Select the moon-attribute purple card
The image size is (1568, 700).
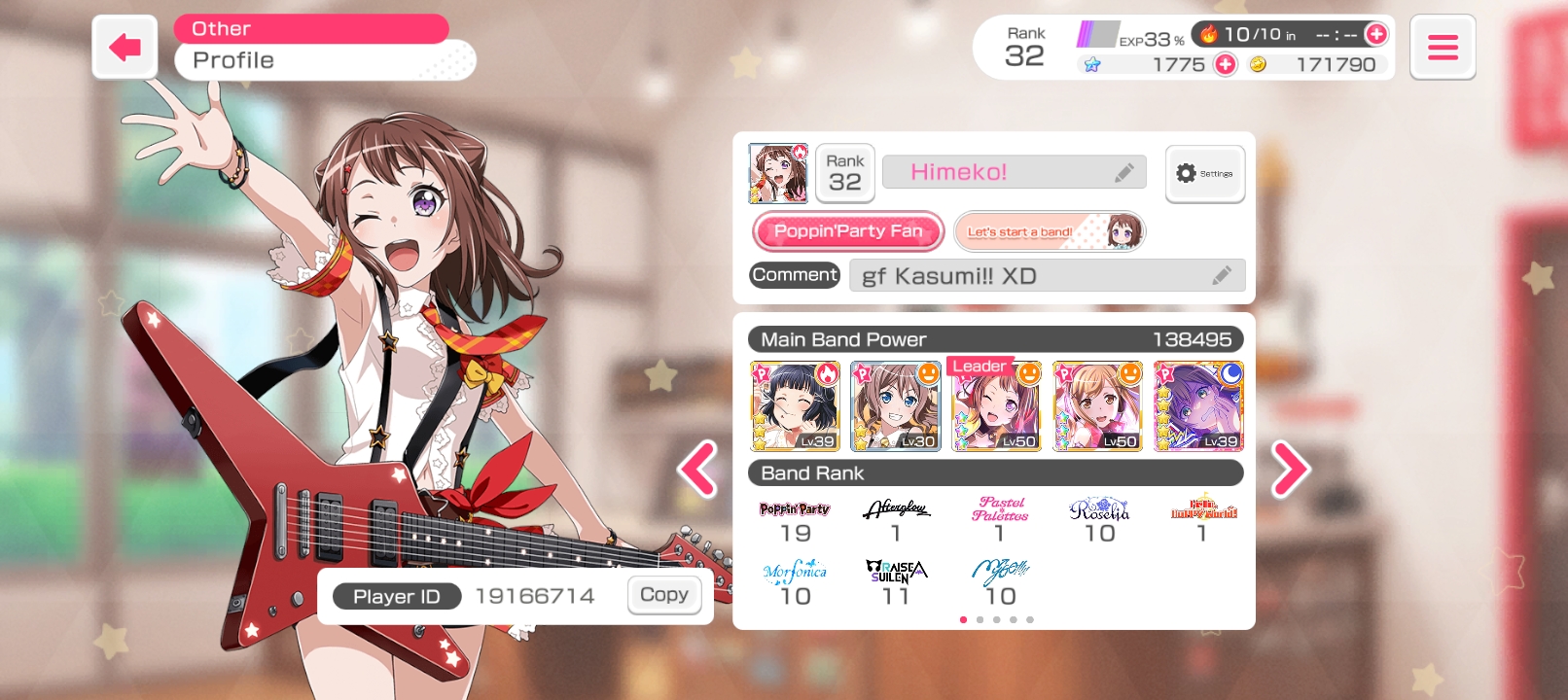pos(1198,406)
